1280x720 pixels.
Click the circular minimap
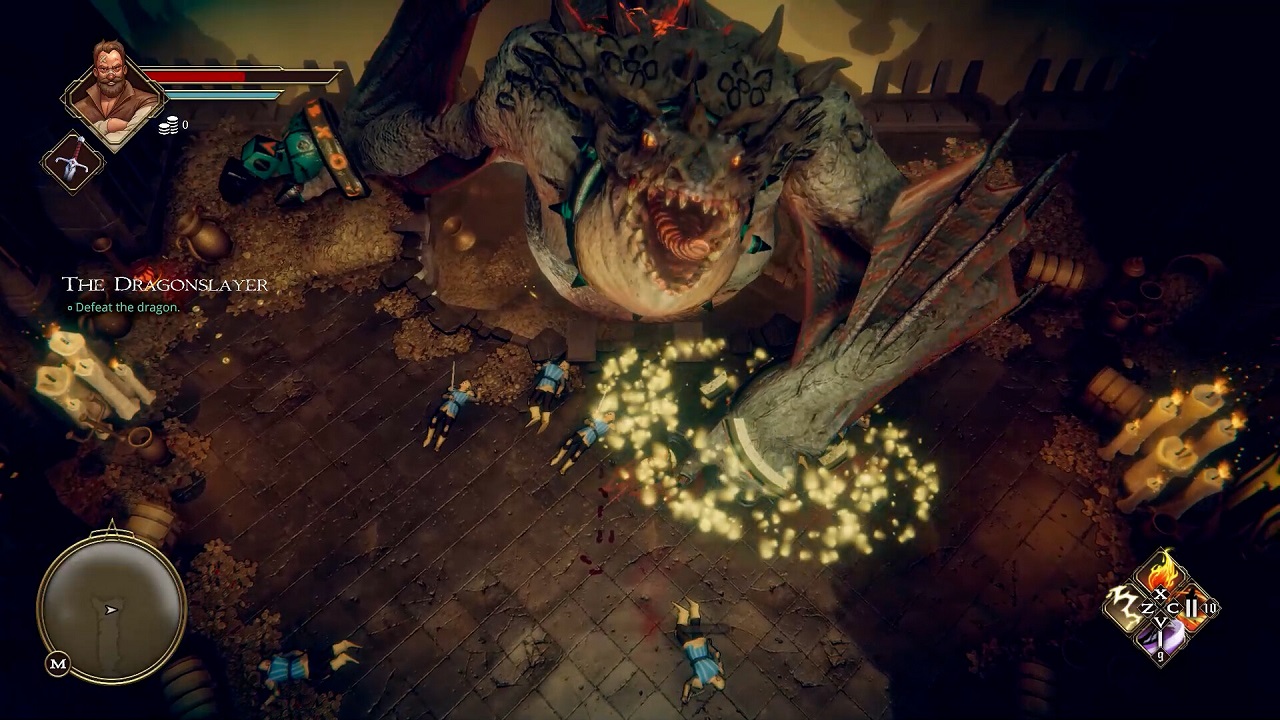click(111, 607)
